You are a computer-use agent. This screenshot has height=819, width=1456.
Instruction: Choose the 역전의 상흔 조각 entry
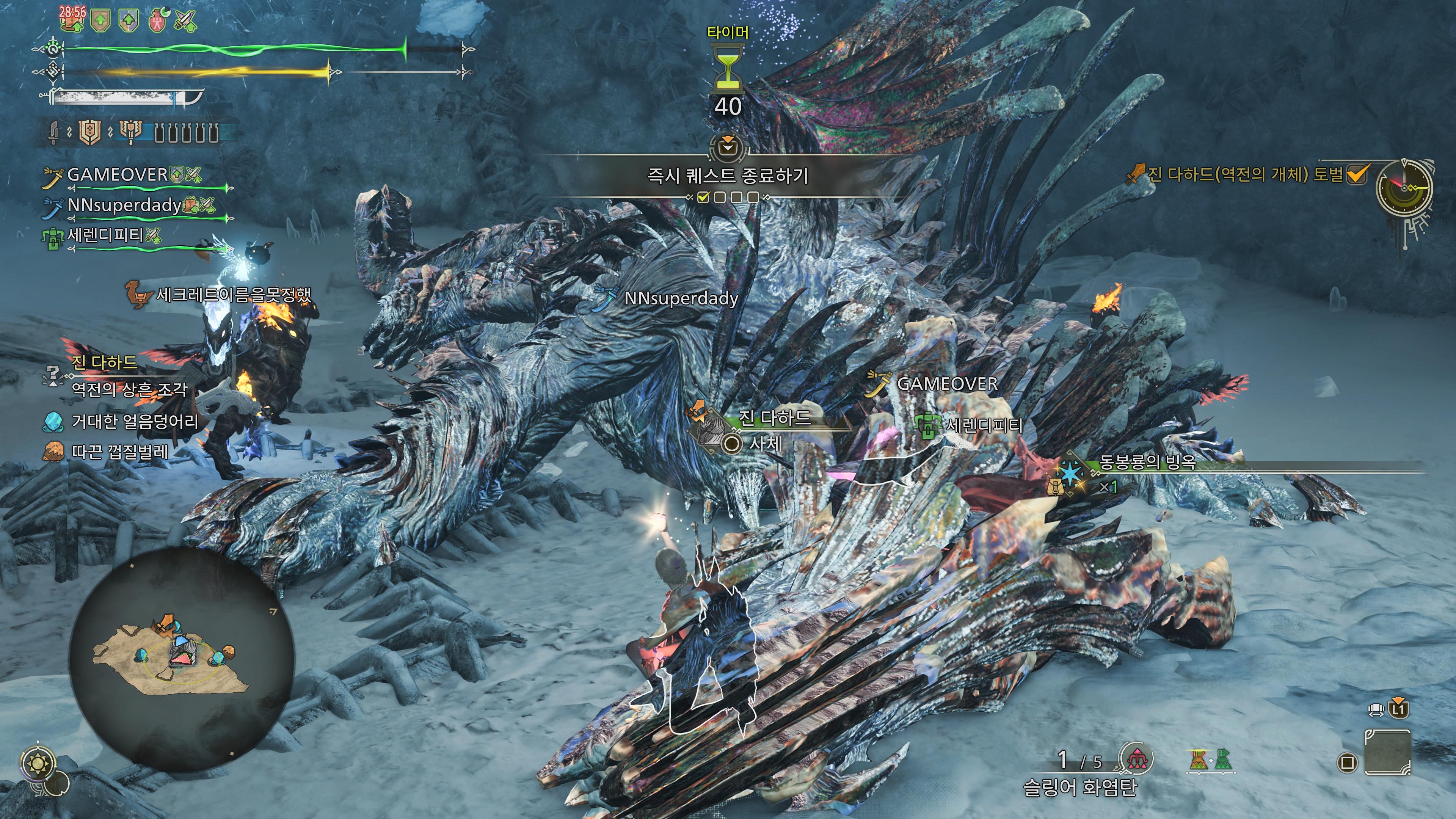tap(129, 389)
